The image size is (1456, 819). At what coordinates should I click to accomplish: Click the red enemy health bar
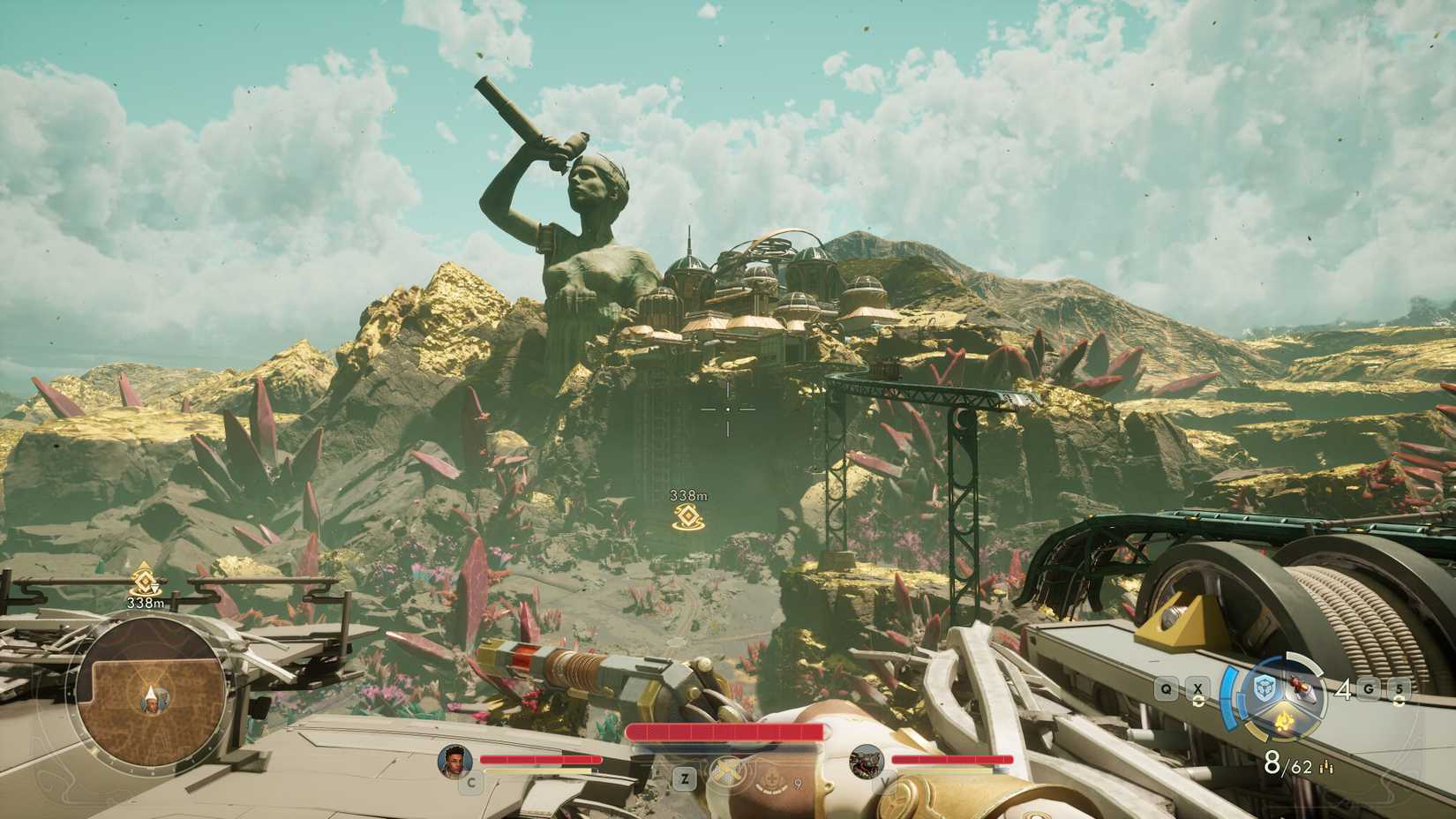click(725, 733)
